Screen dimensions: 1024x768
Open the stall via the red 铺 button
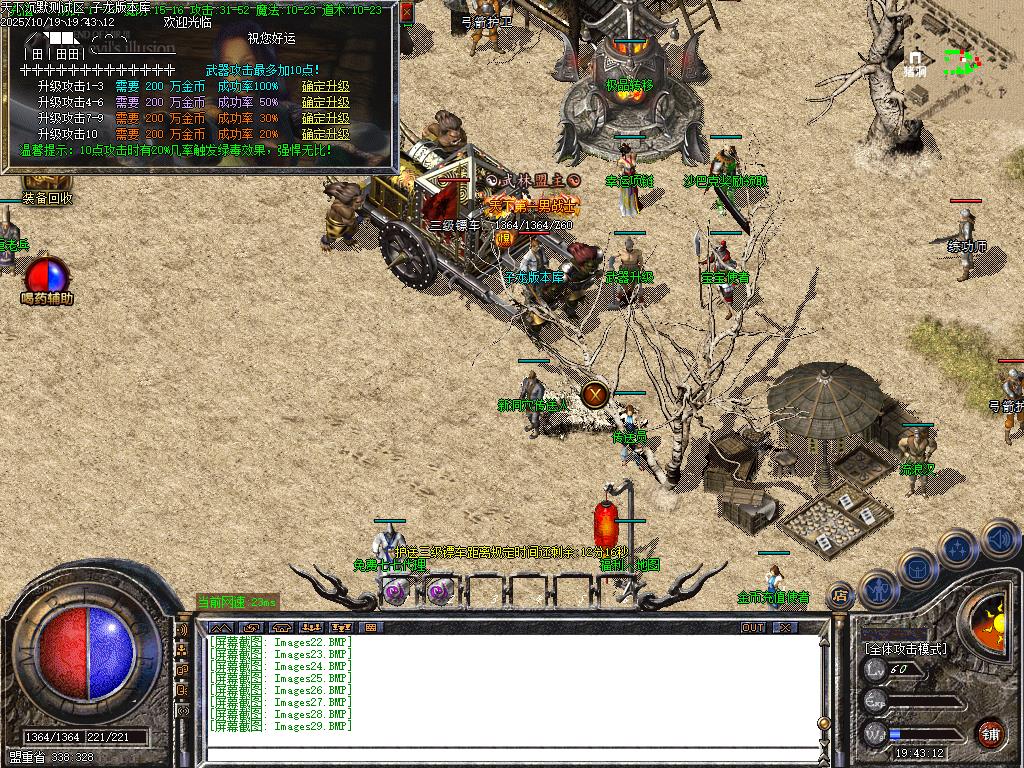coord(990,732)
